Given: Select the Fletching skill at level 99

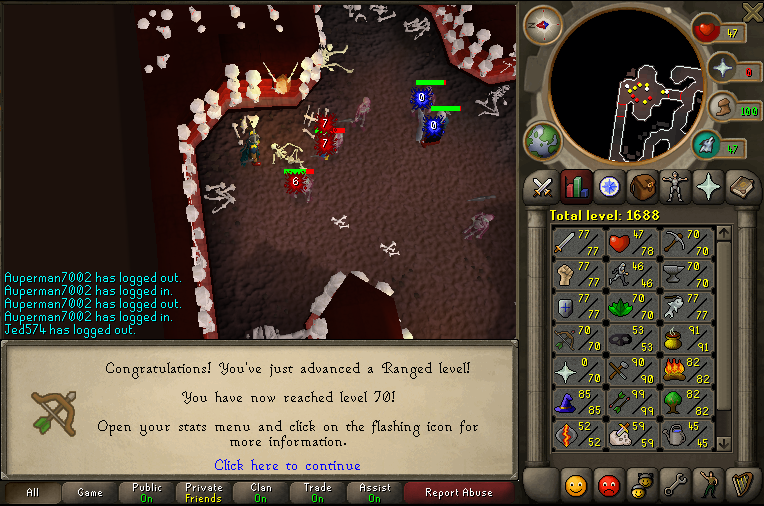Looking at the screenshot, I should click(632, 402).
